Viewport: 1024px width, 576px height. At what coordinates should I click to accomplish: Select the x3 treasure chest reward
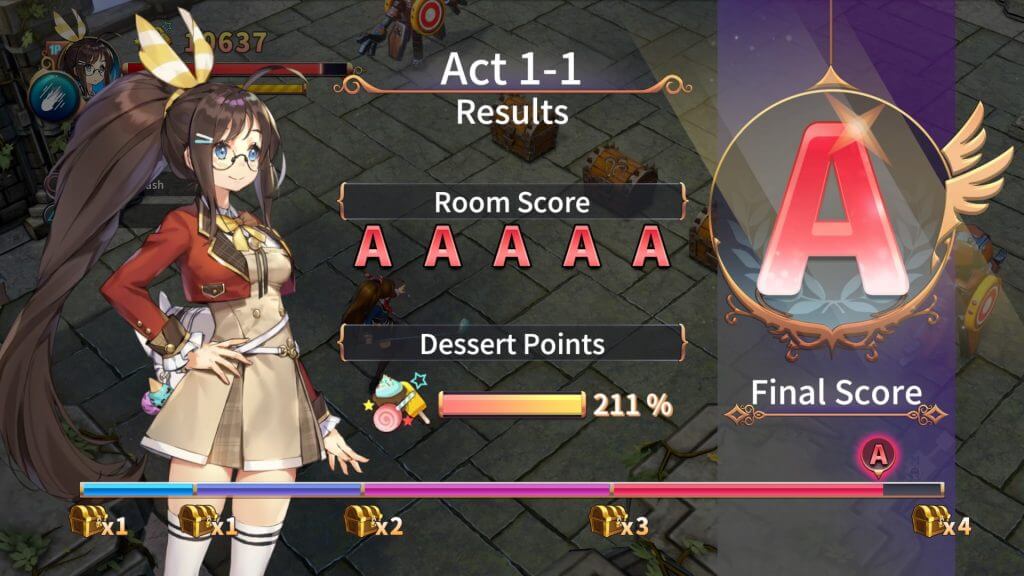pos(607,521)
